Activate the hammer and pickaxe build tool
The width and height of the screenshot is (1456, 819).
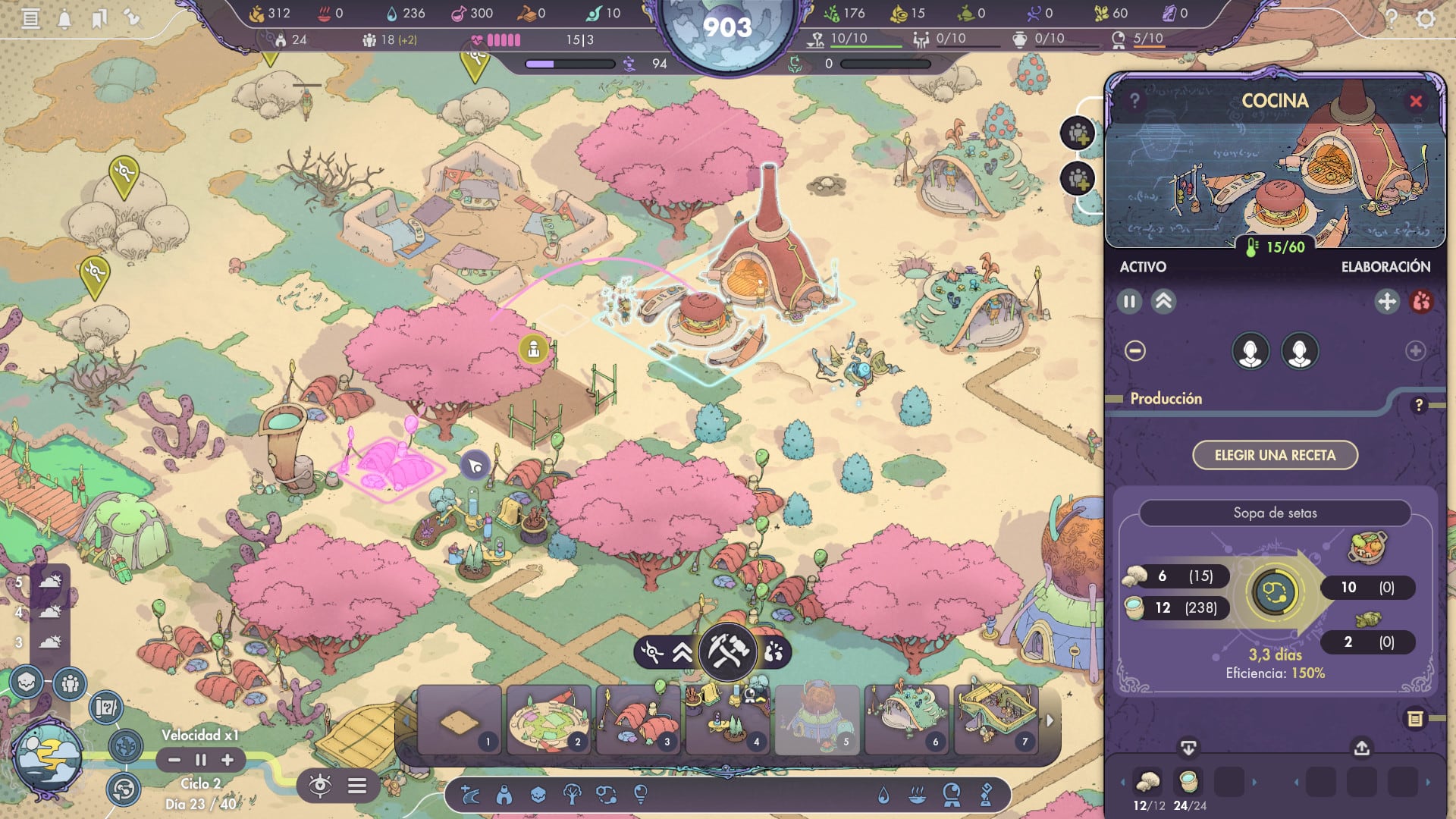pyautogui.click(x=727, y=651)
